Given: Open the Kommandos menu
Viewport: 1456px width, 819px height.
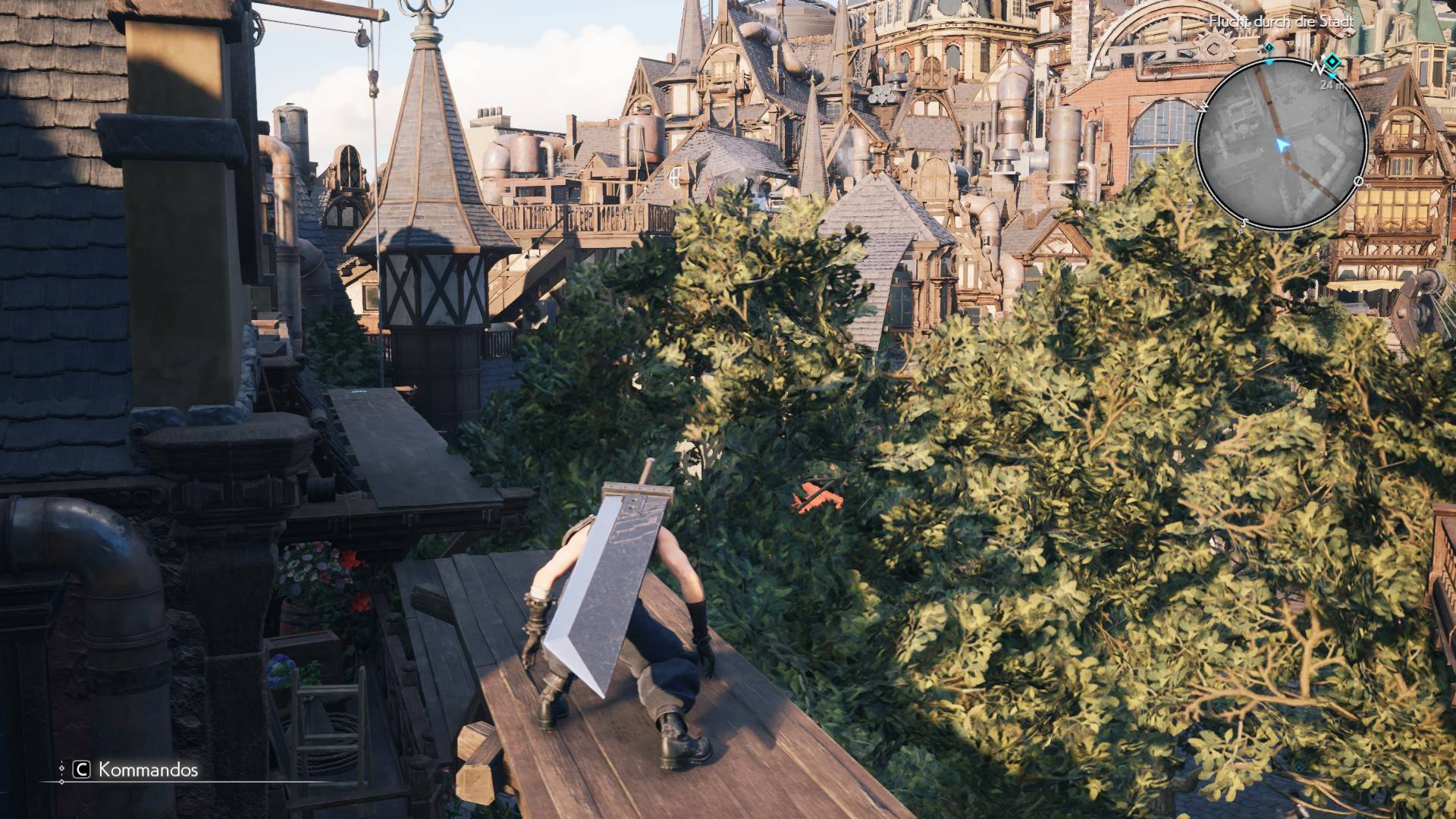Looking at the screenshot, I should coord(136,770).
